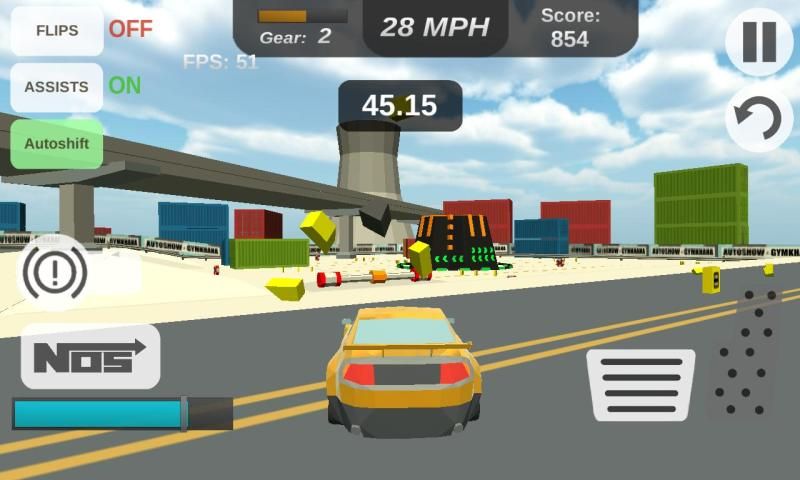Hit the brake pedal

[640, 384]
